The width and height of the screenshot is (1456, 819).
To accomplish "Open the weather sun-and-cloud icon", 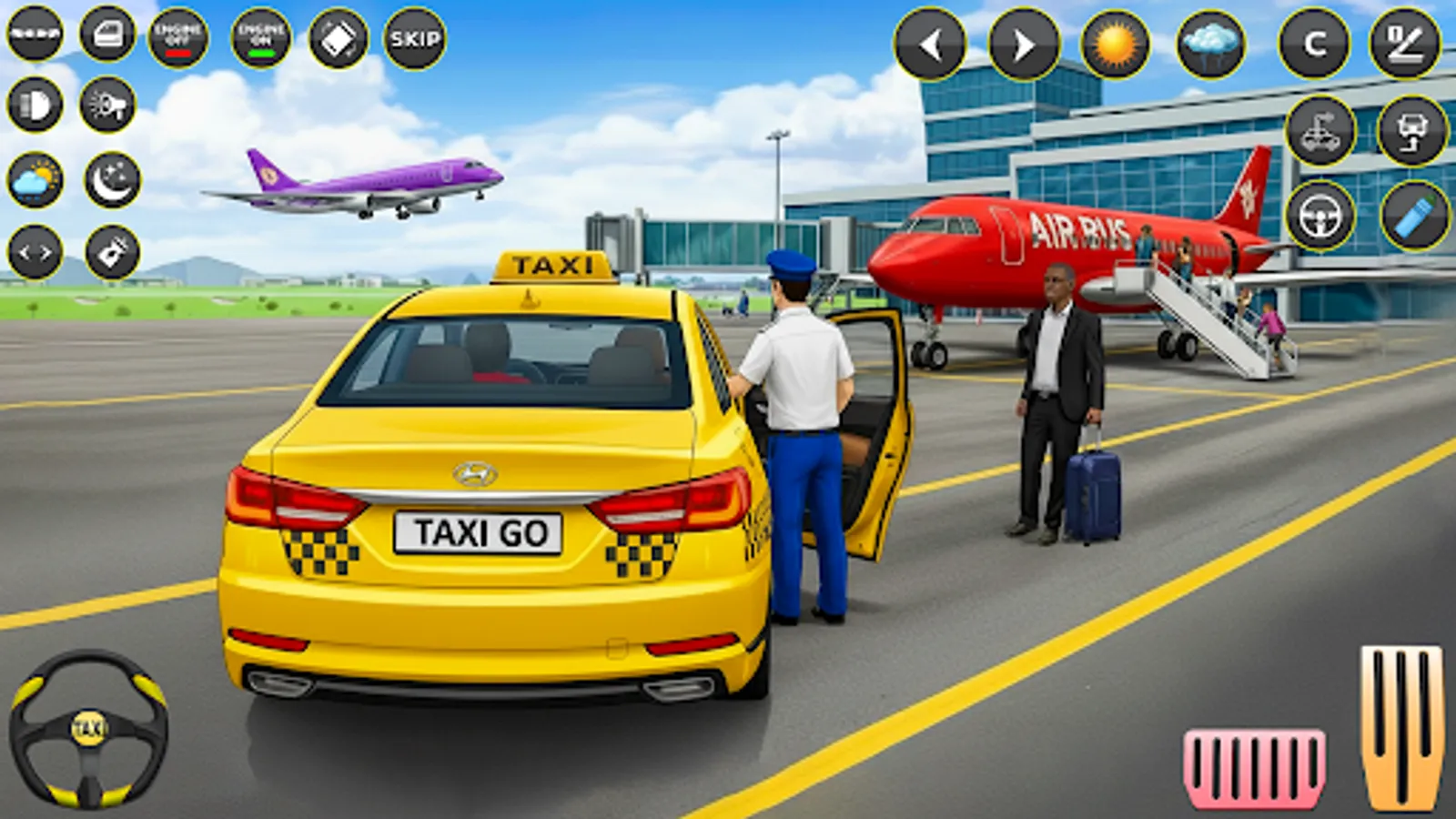I will click(35, 179).
